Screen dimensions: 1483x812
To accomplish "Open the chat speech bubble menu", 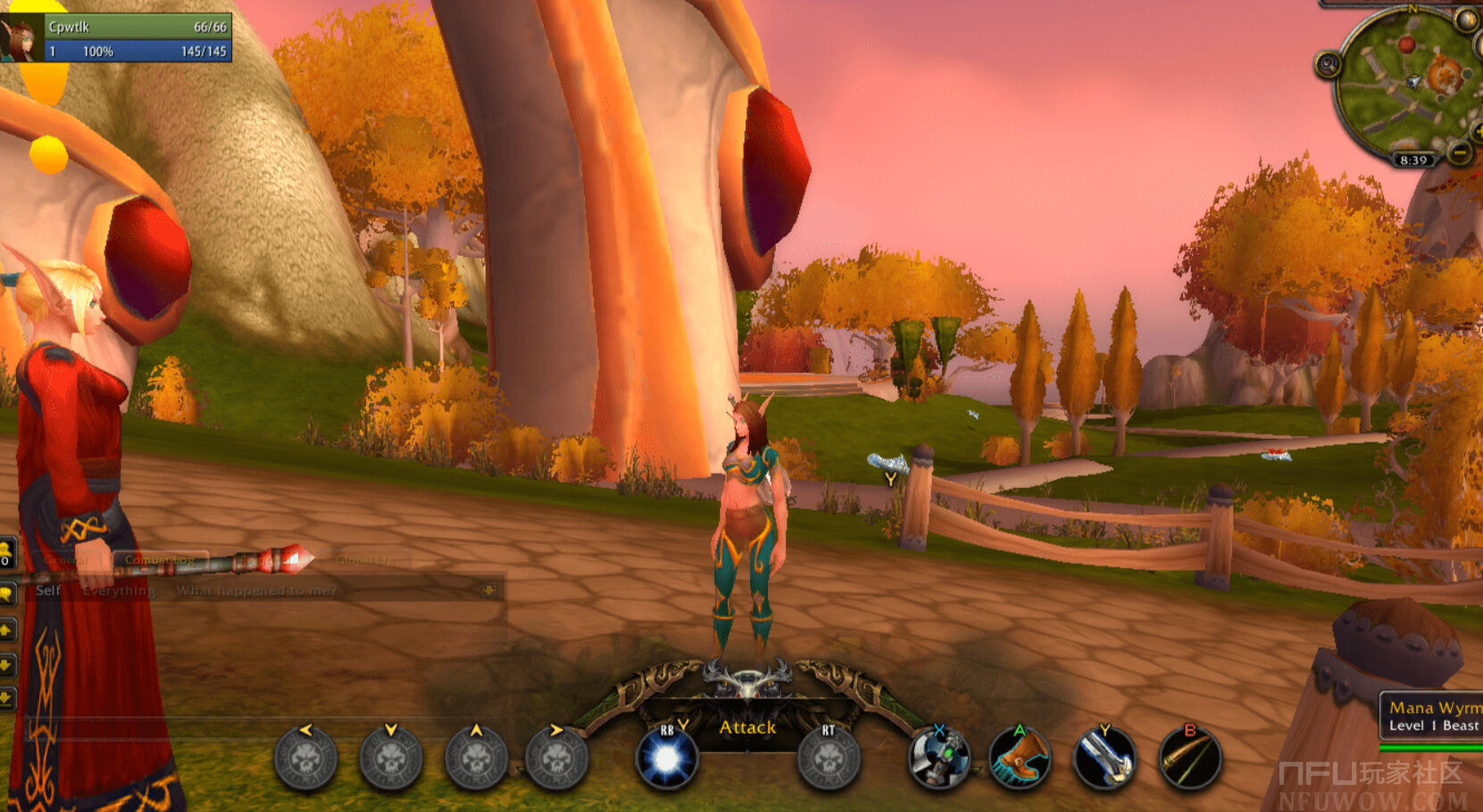I will pos(6,593).
